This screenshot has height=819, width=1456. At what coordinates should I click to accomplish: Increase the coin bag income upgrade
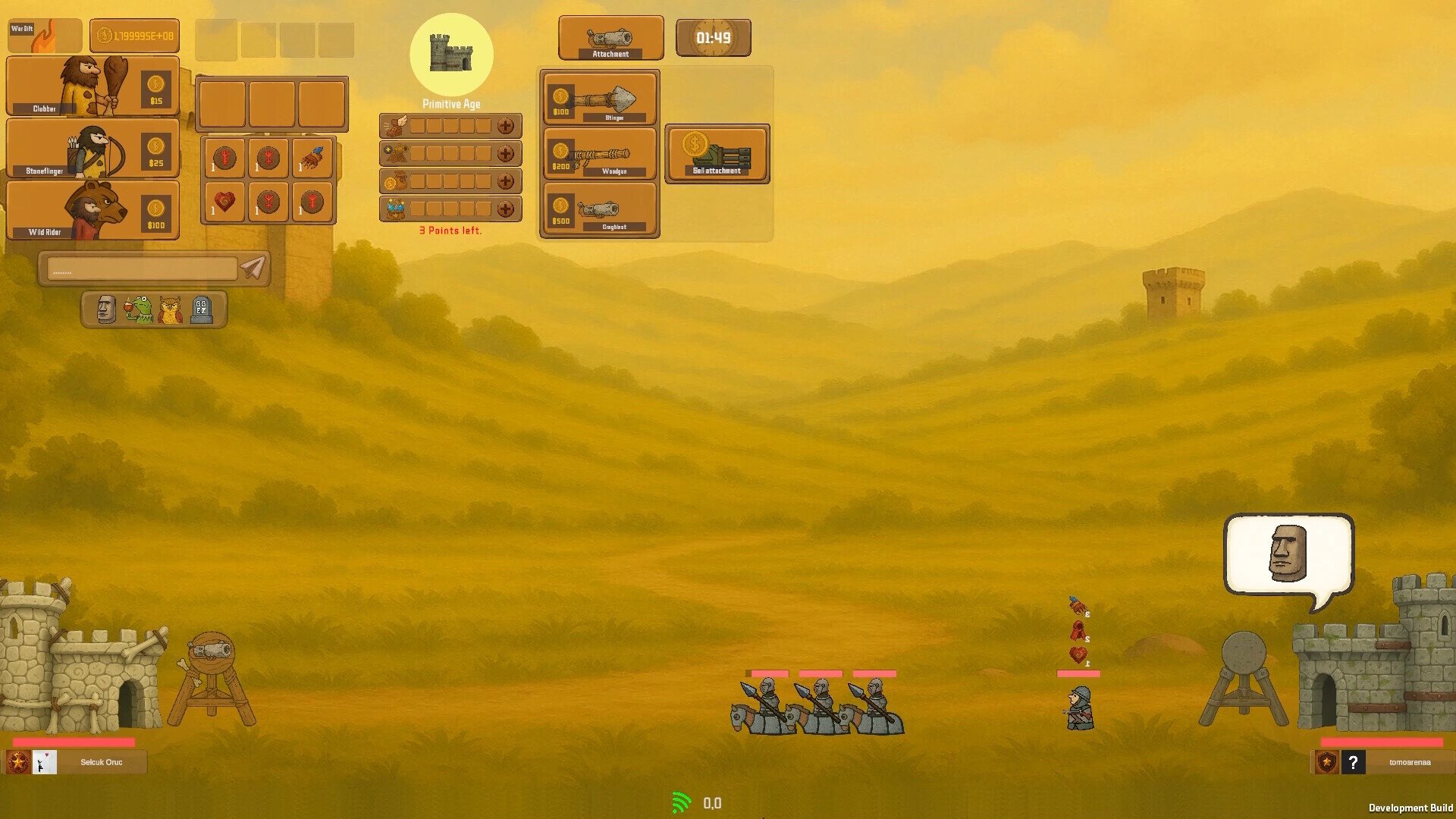coord(505,181)
